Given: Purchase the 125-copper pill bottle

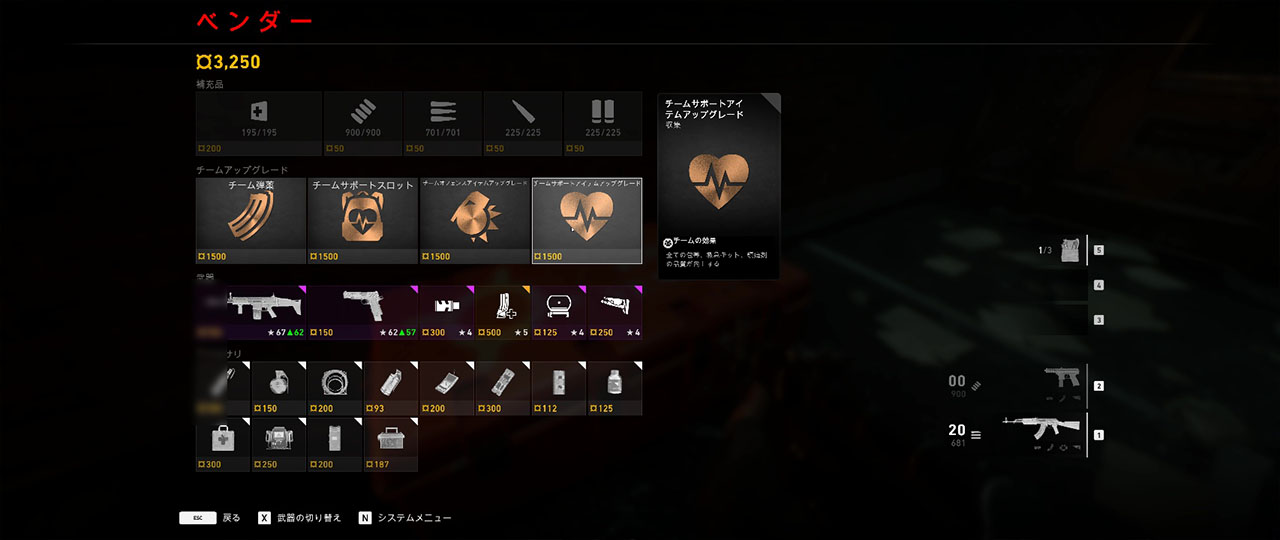Looking at the screenshot, I should [614, 388].
